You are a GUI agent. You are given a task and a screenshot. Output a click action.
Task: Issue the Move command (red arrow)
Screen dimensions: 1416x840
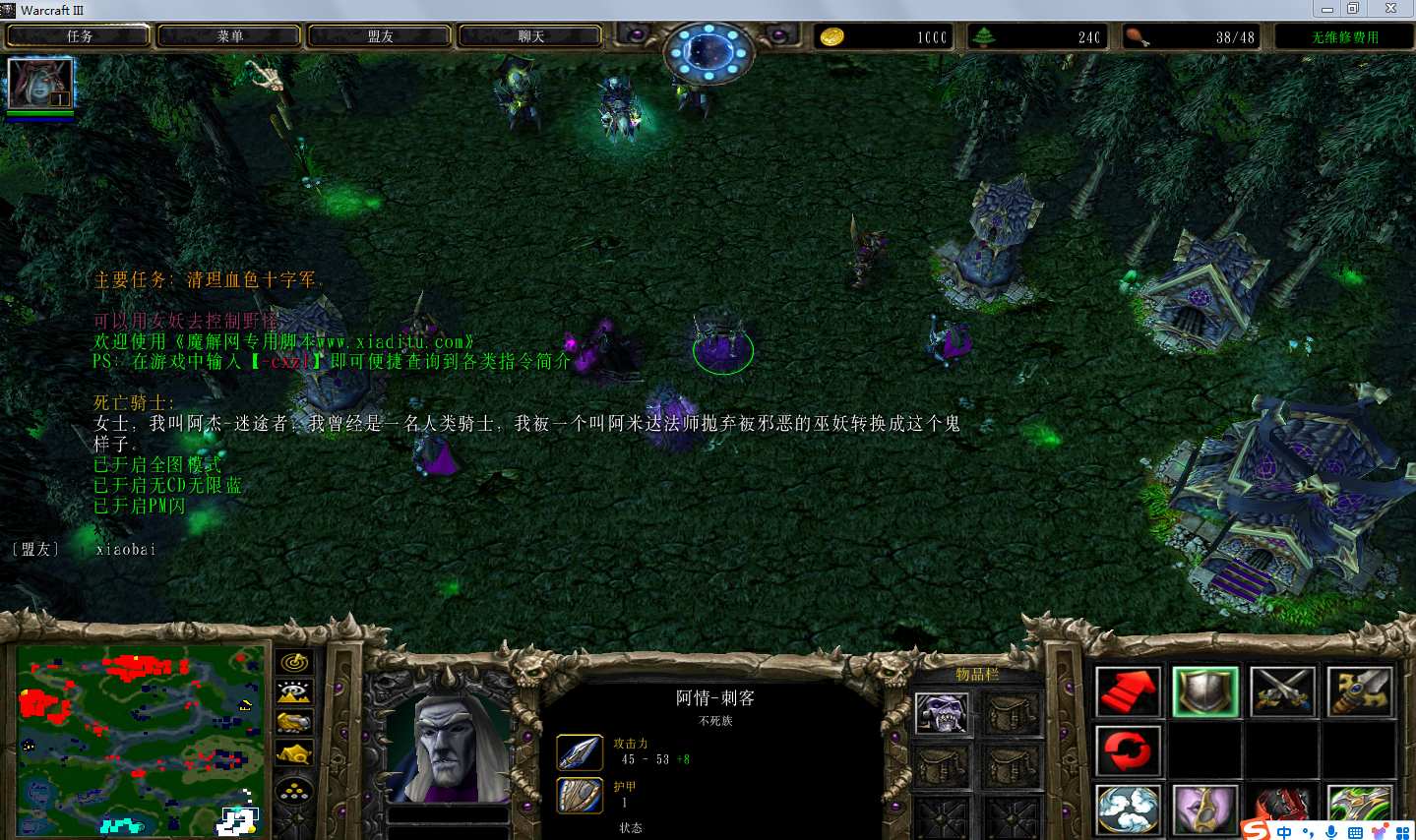(x=1128, y=691)
